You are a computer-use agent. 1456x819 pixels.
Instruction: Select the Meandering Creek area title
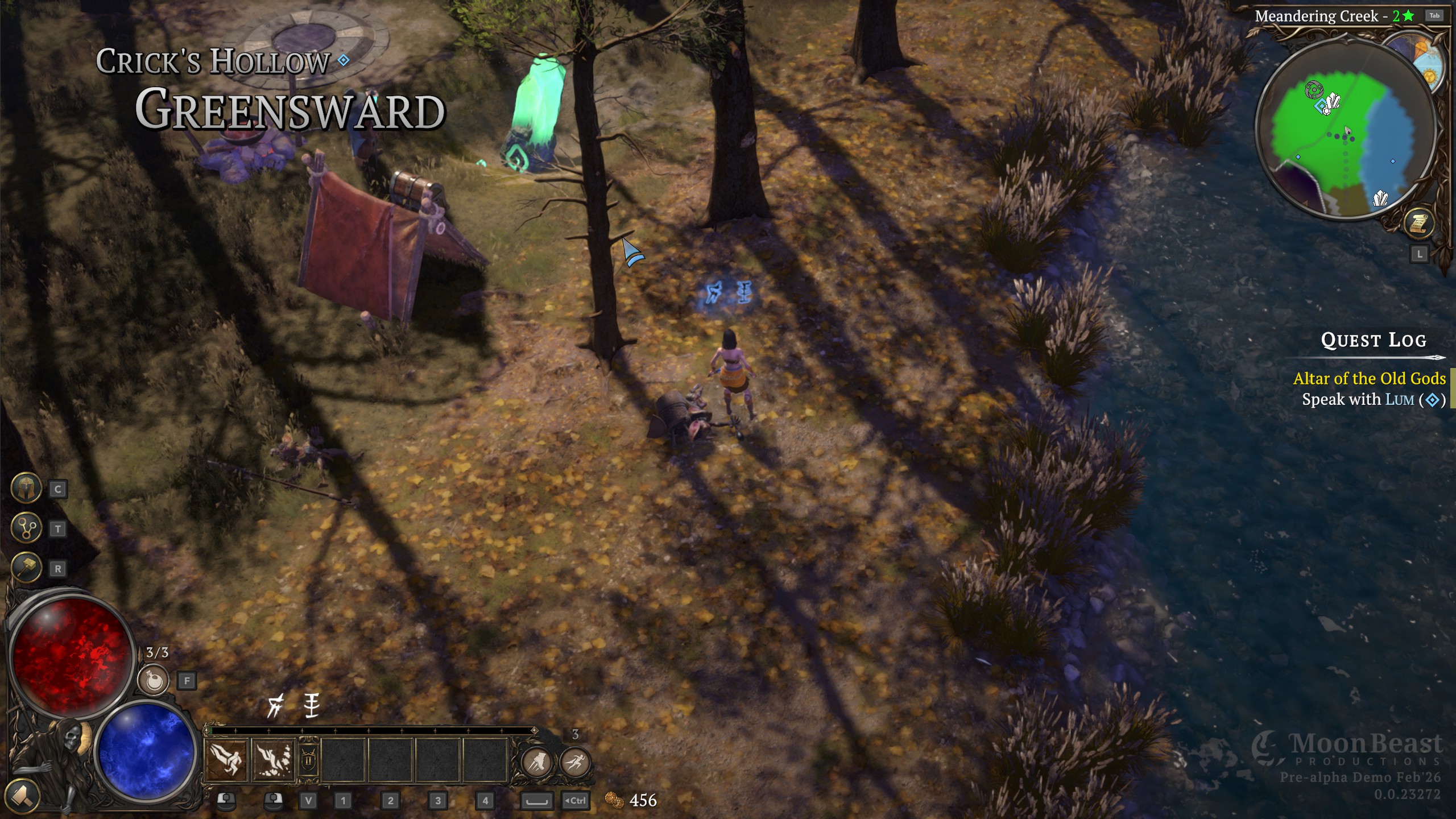1316,16
